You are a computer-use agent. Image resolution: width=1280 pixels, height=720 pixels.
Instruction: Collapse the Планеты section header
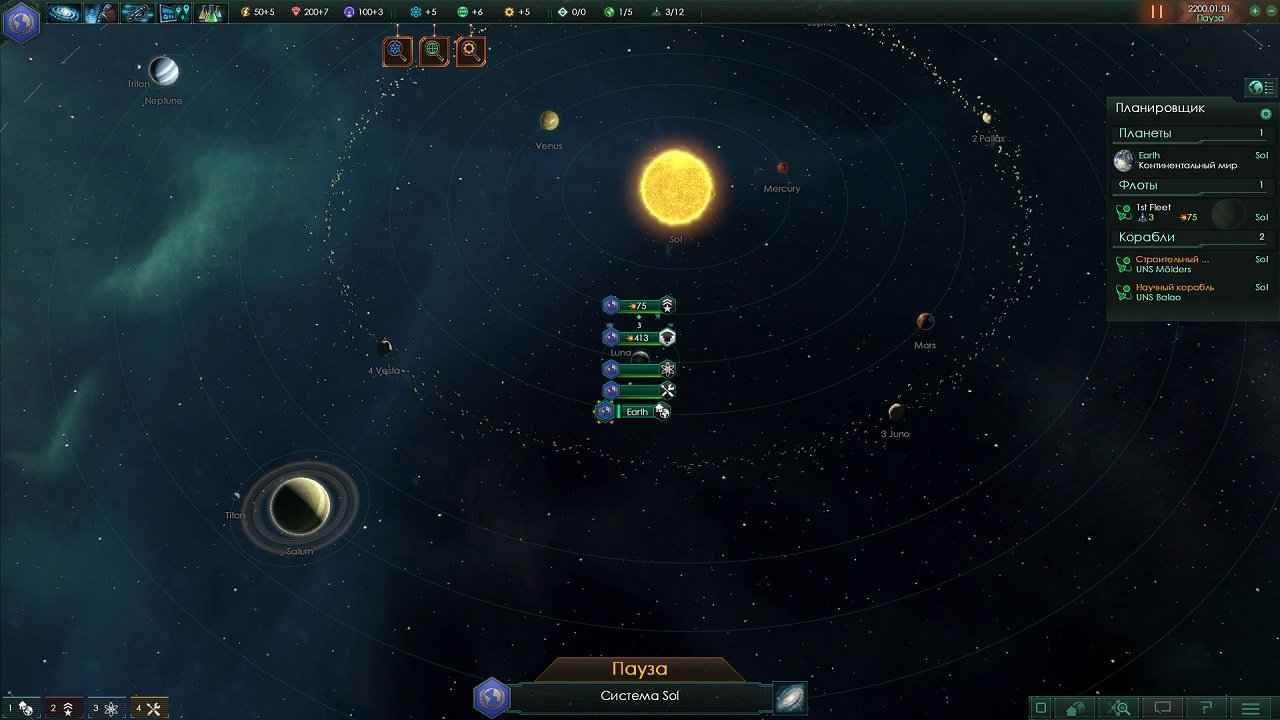(1190, 132)
